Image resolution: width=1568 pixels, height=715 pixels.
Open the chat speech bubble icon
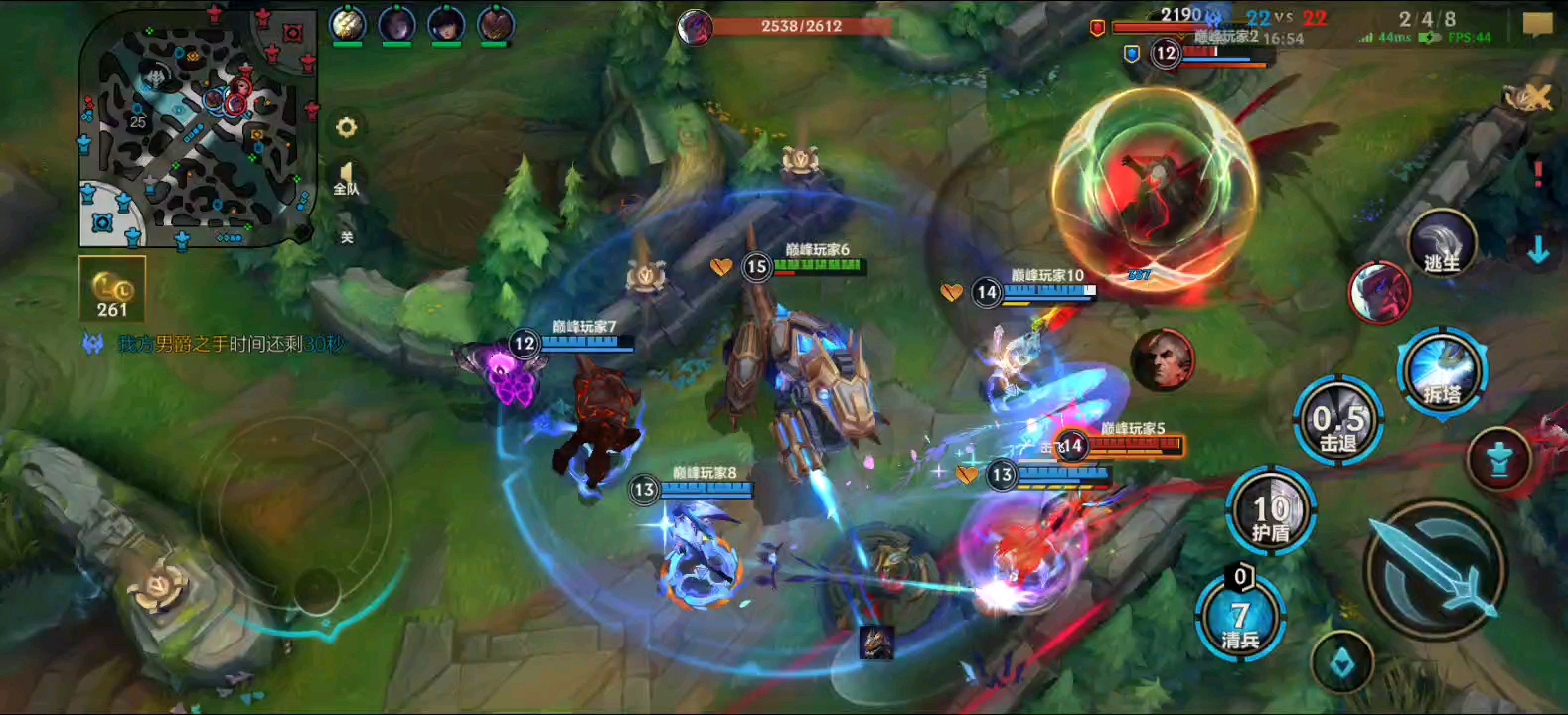tap(1537, 24)
